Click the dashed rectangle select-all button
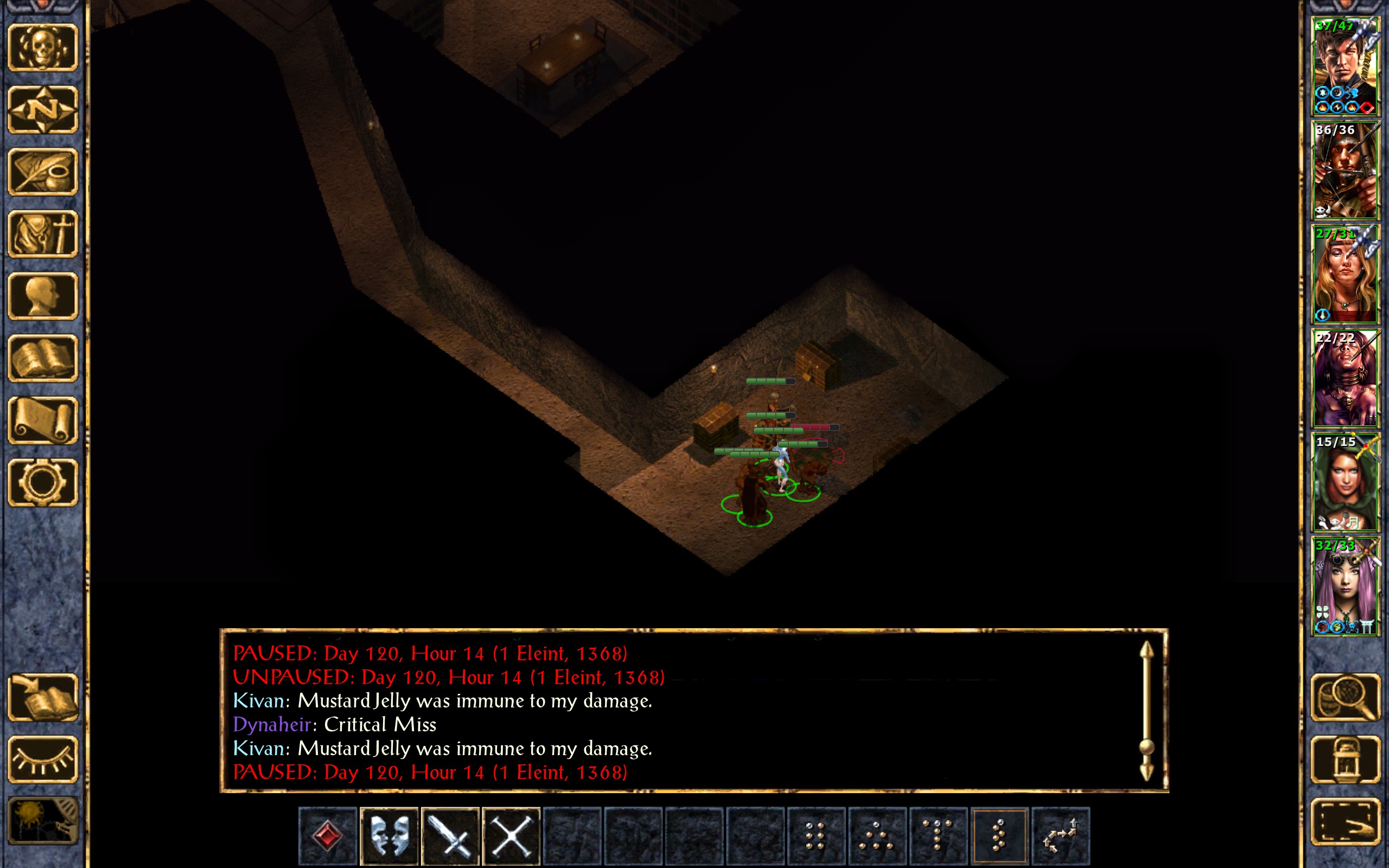The height and width of the screenshot is (868, 1389). pos(1345,821)
